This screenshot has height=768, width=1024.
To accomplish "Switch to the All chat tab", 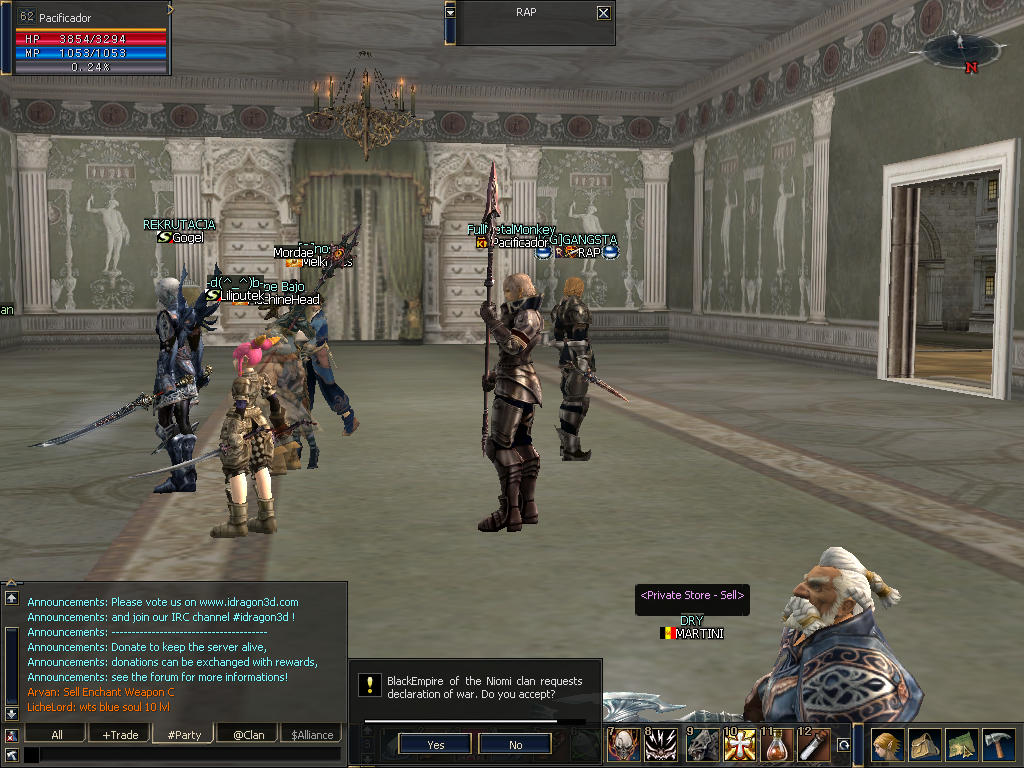I will tap(56, 734).
